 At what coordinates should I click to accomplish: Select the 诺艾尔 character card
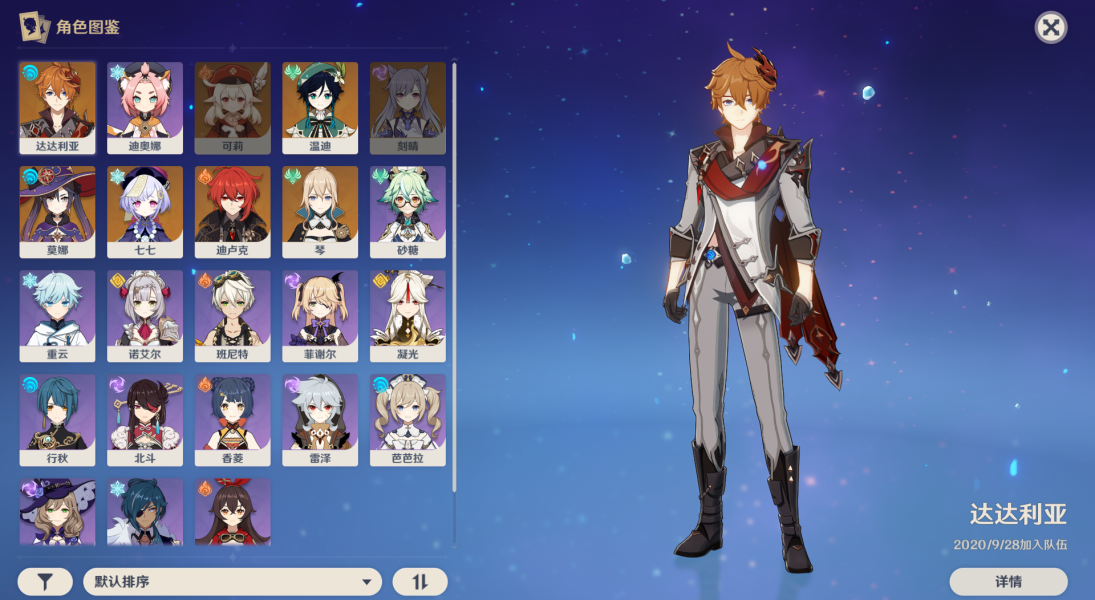point(145,315)
